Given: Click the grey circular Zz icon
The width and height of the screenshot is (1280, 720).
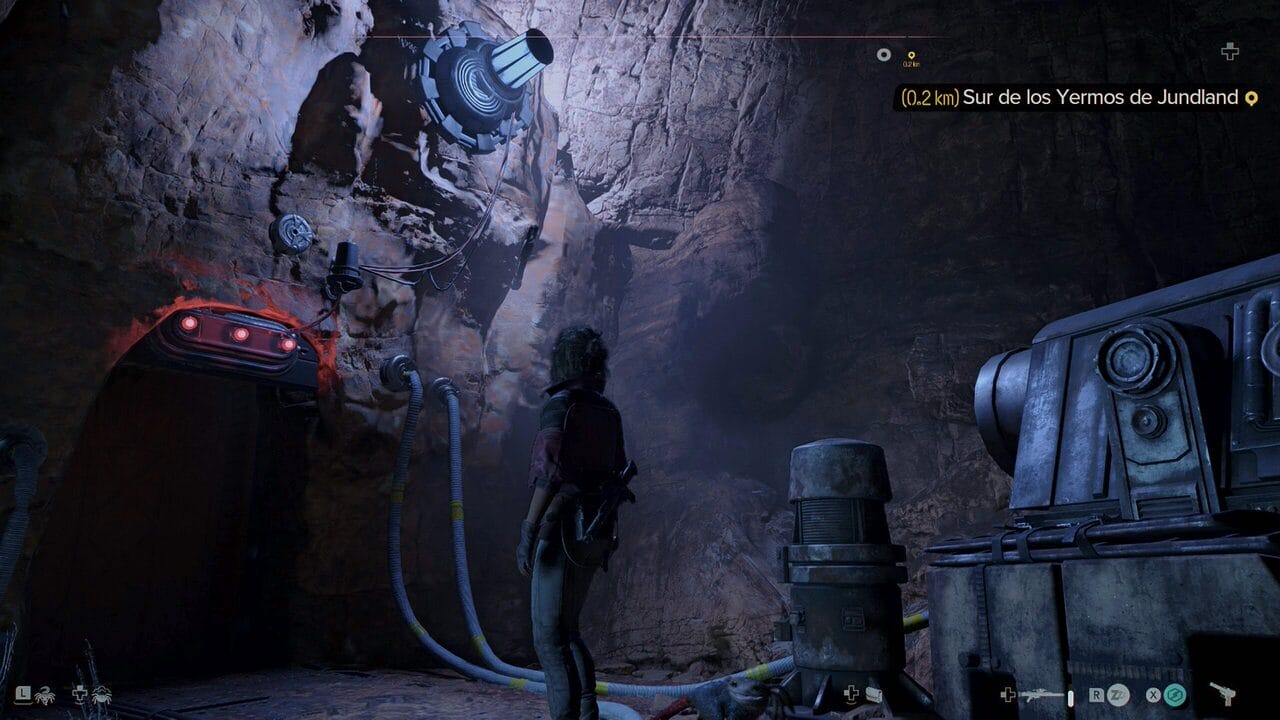Looking at the screenshot, I should click(x=1118, y=694).
